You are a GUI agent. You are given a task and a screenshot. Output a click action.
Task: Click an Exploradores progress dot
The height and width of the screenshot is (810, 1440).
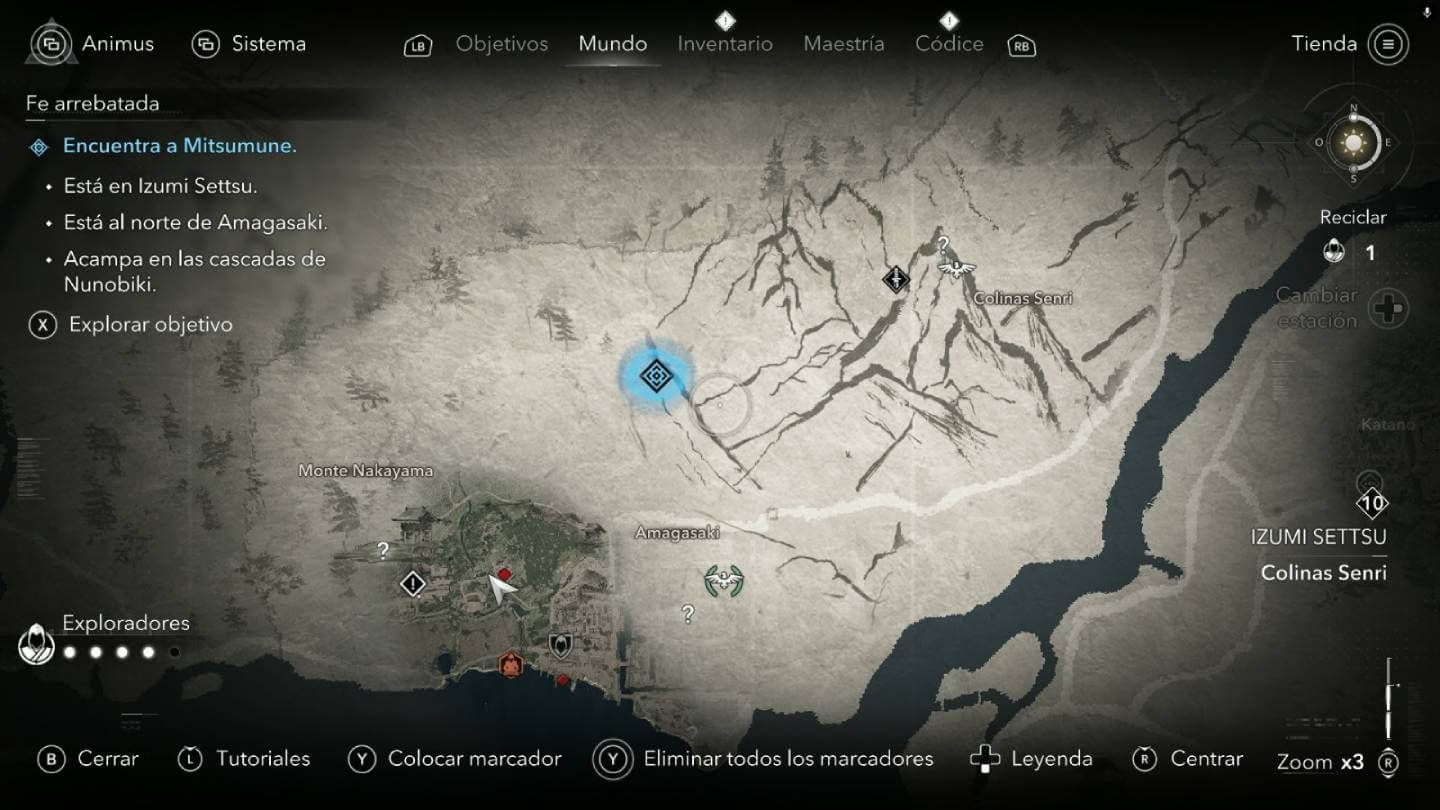click(x=70, y=651)
